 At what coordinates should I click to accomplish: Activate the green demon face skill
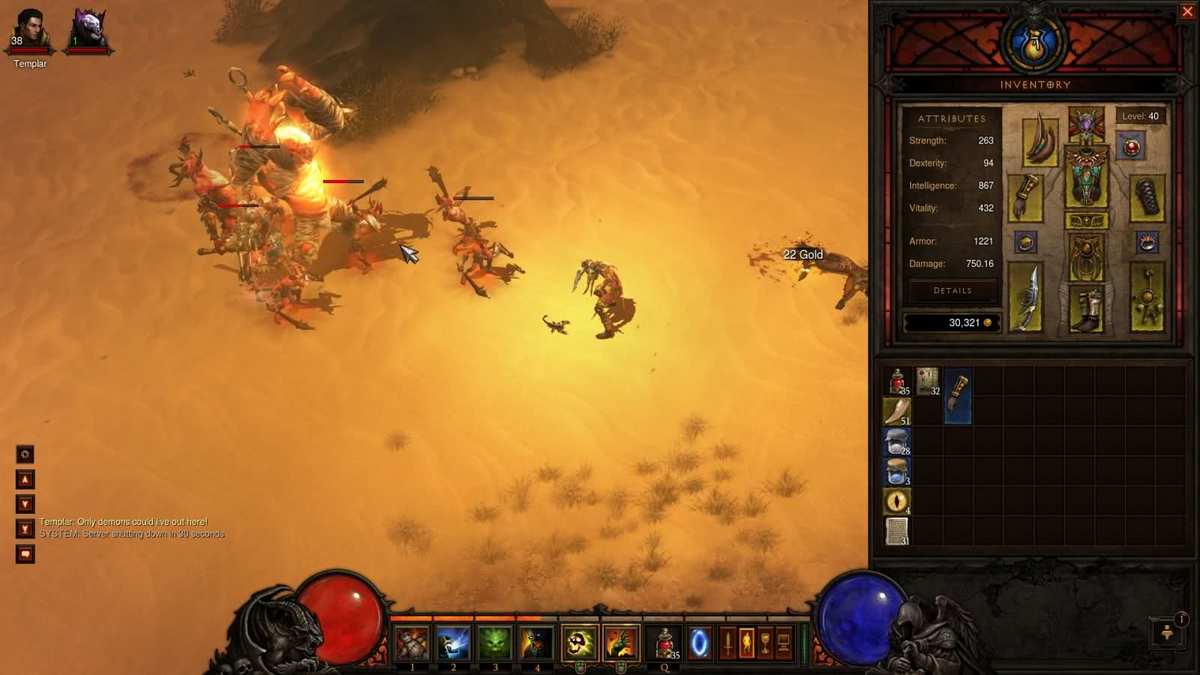(495, 643)
